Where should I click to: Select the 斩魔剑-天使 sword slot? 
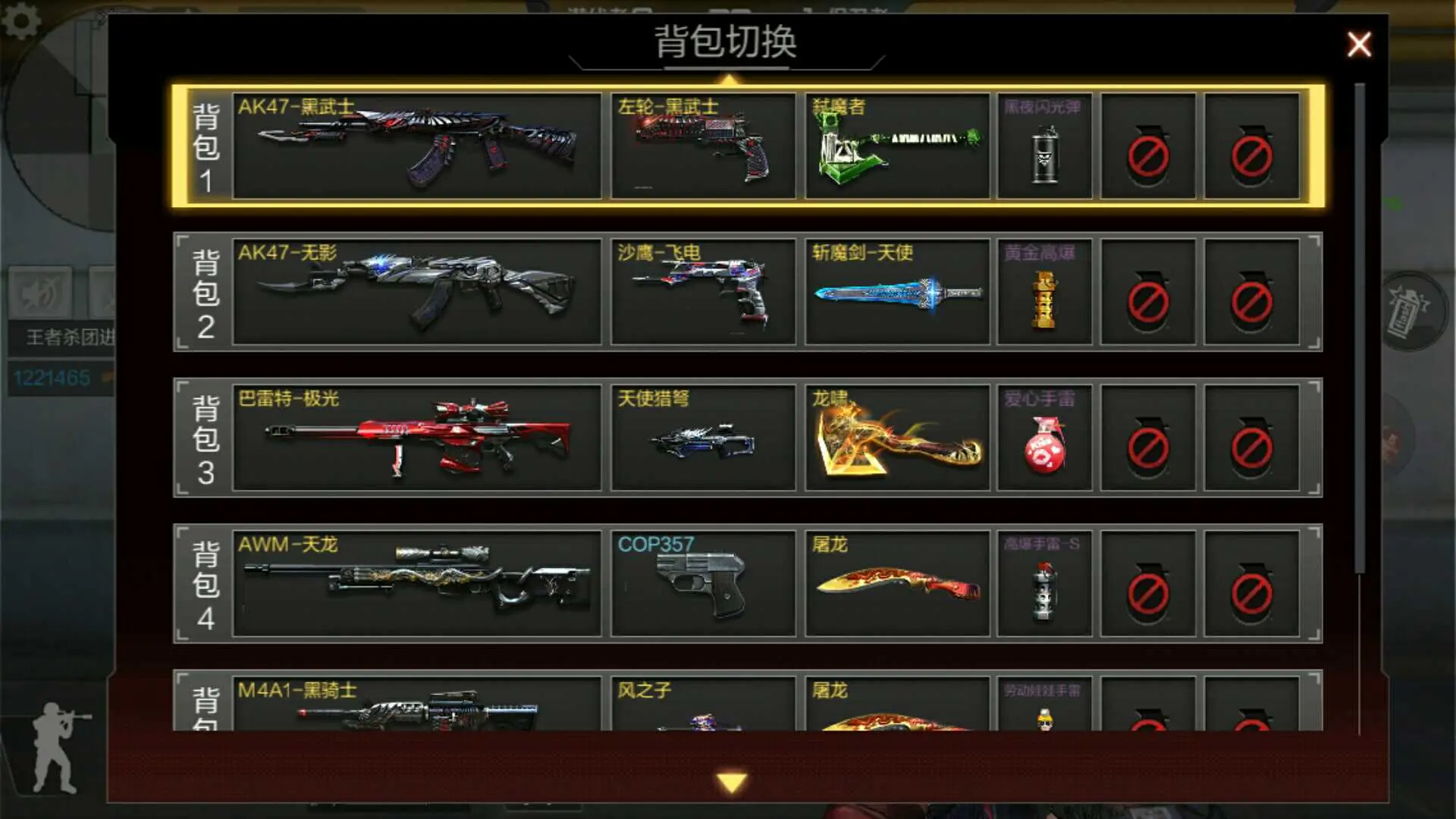click(x=897, y=292)
